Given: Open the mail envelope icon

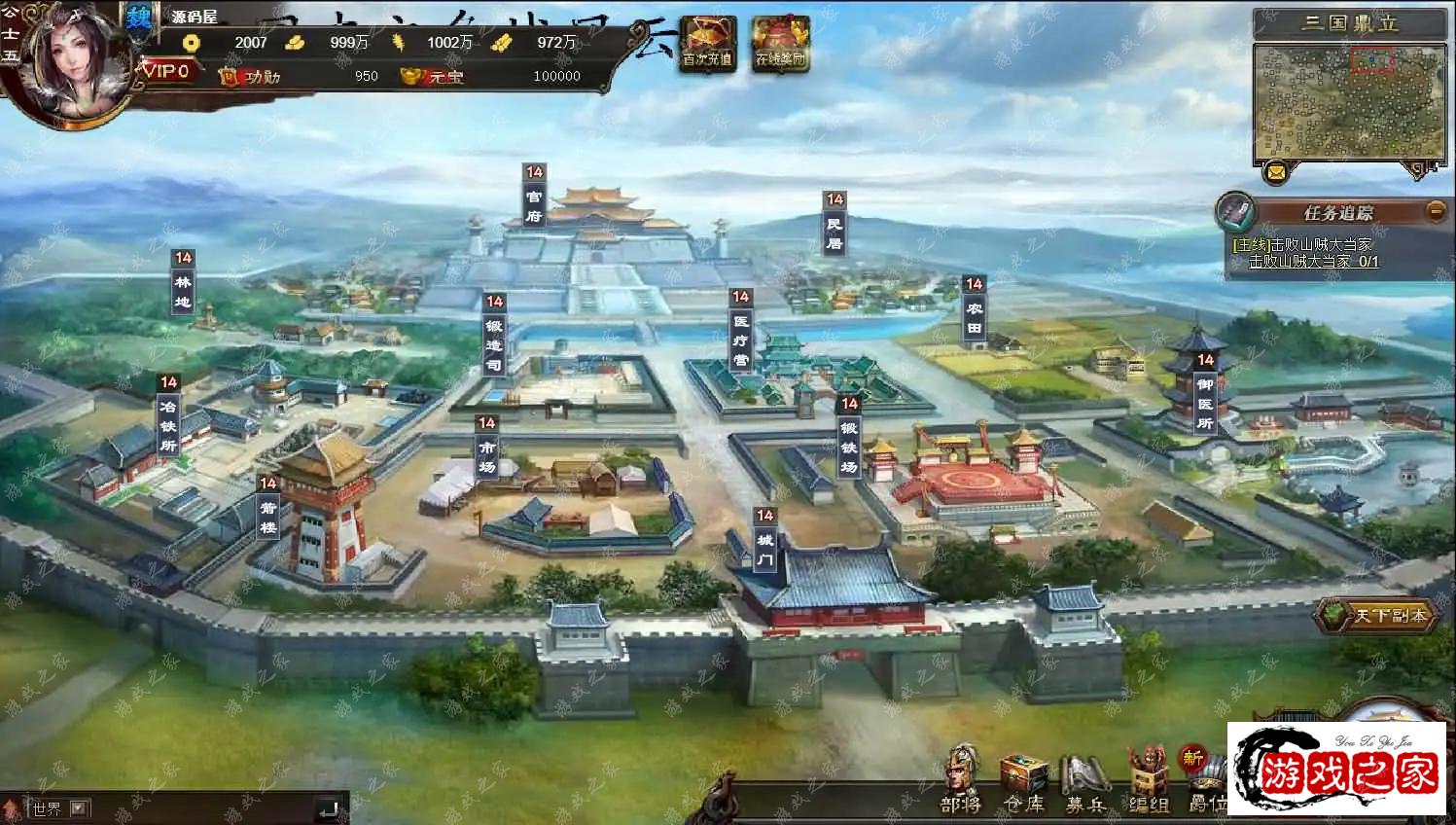Looking at the screenshot, I should click(1276, 173).
